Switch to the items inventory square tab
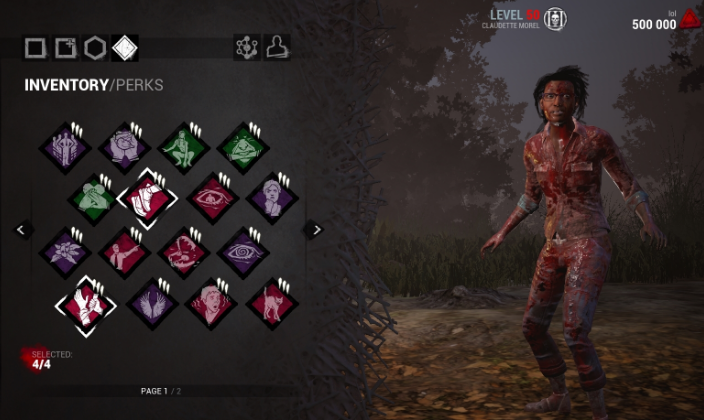This screenshot has width=704, height=420. [x=36, y=47]
